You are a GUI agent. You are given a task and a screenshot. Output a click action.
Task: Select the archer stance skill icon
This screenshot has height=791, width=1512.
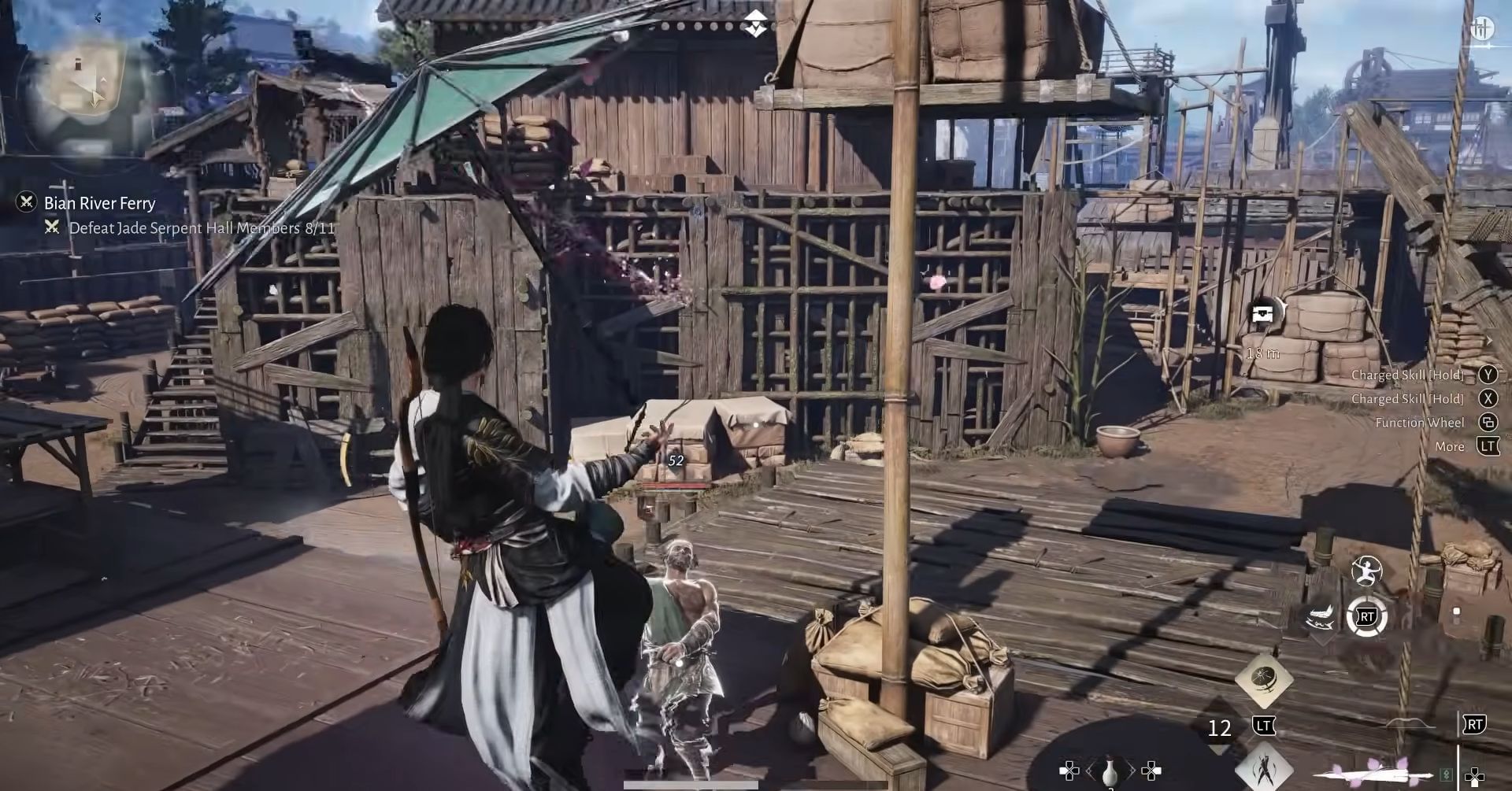pyautogui.click(x=1366, y=571)
